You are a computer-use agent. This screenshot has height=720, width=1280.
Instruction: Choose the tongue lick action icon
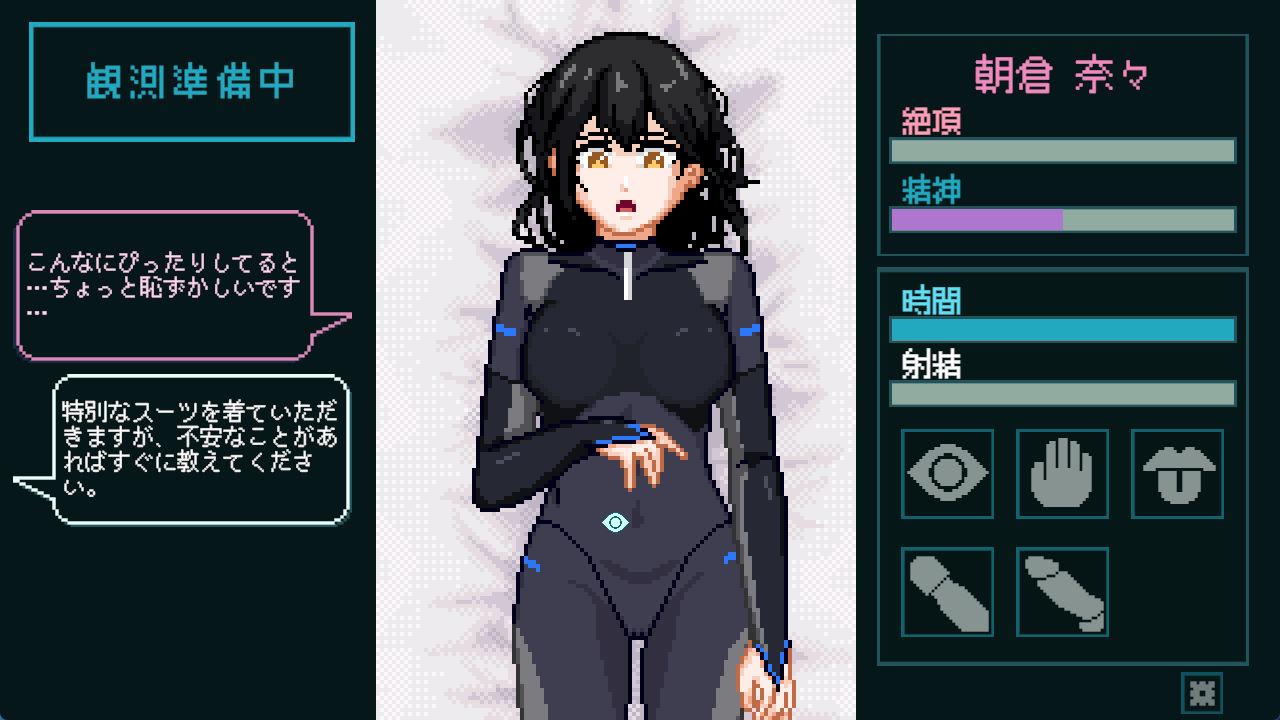pyautogui.click(x=1177, y=474)
